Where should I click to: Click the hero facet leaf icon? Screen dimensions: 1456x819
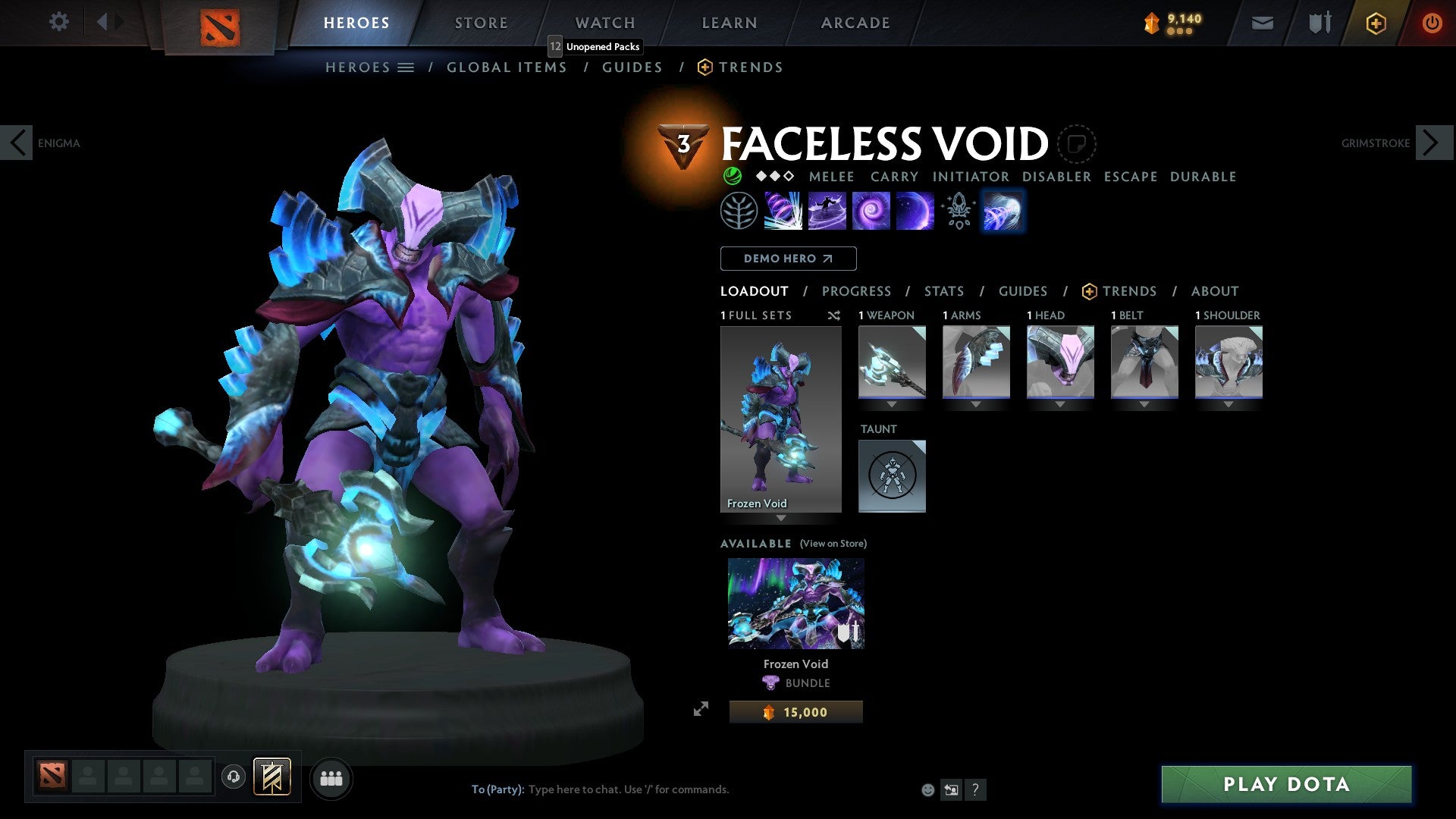click(x=739, y=210)
